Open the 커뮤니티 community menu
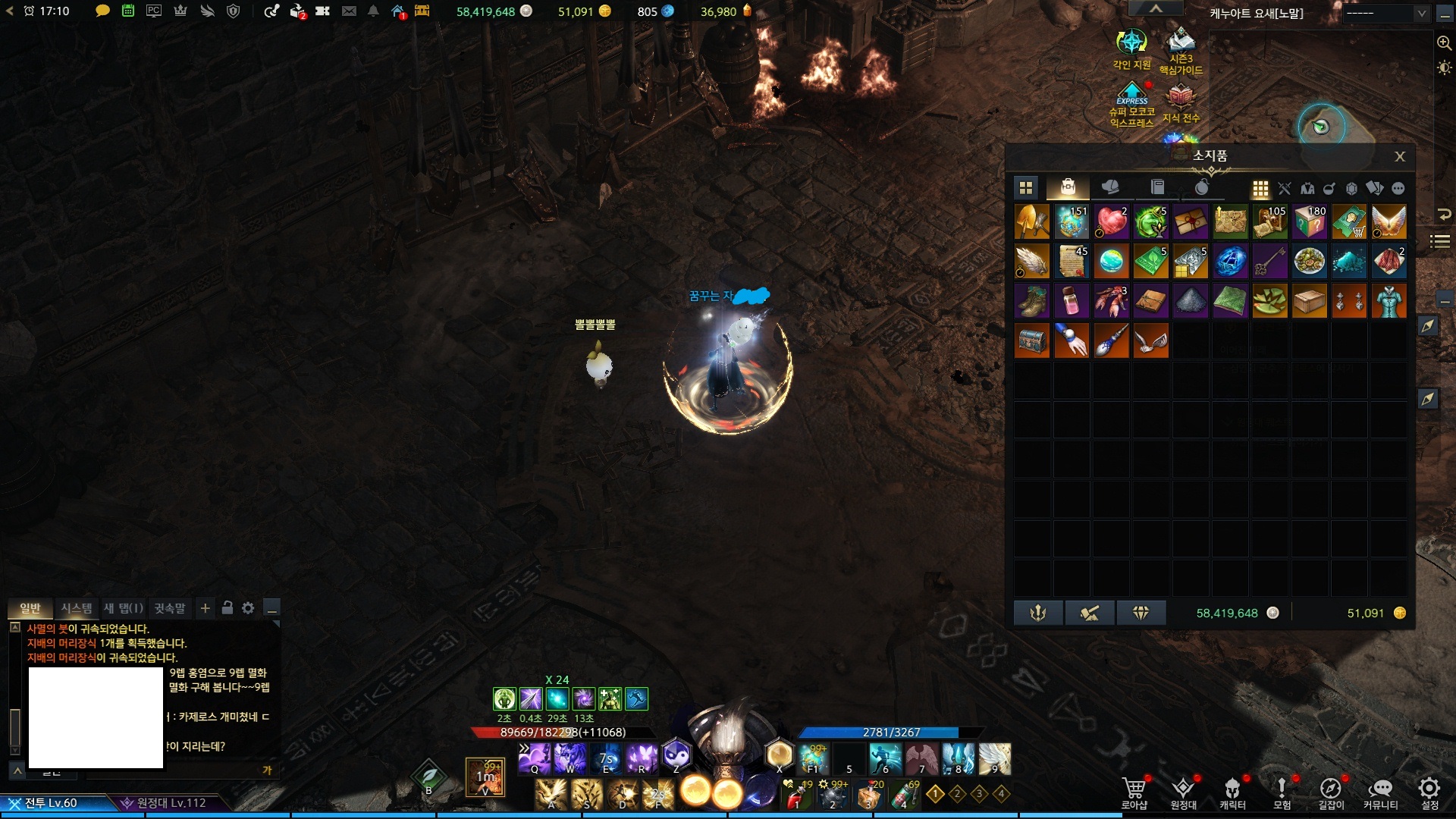 coord(1380,792)
